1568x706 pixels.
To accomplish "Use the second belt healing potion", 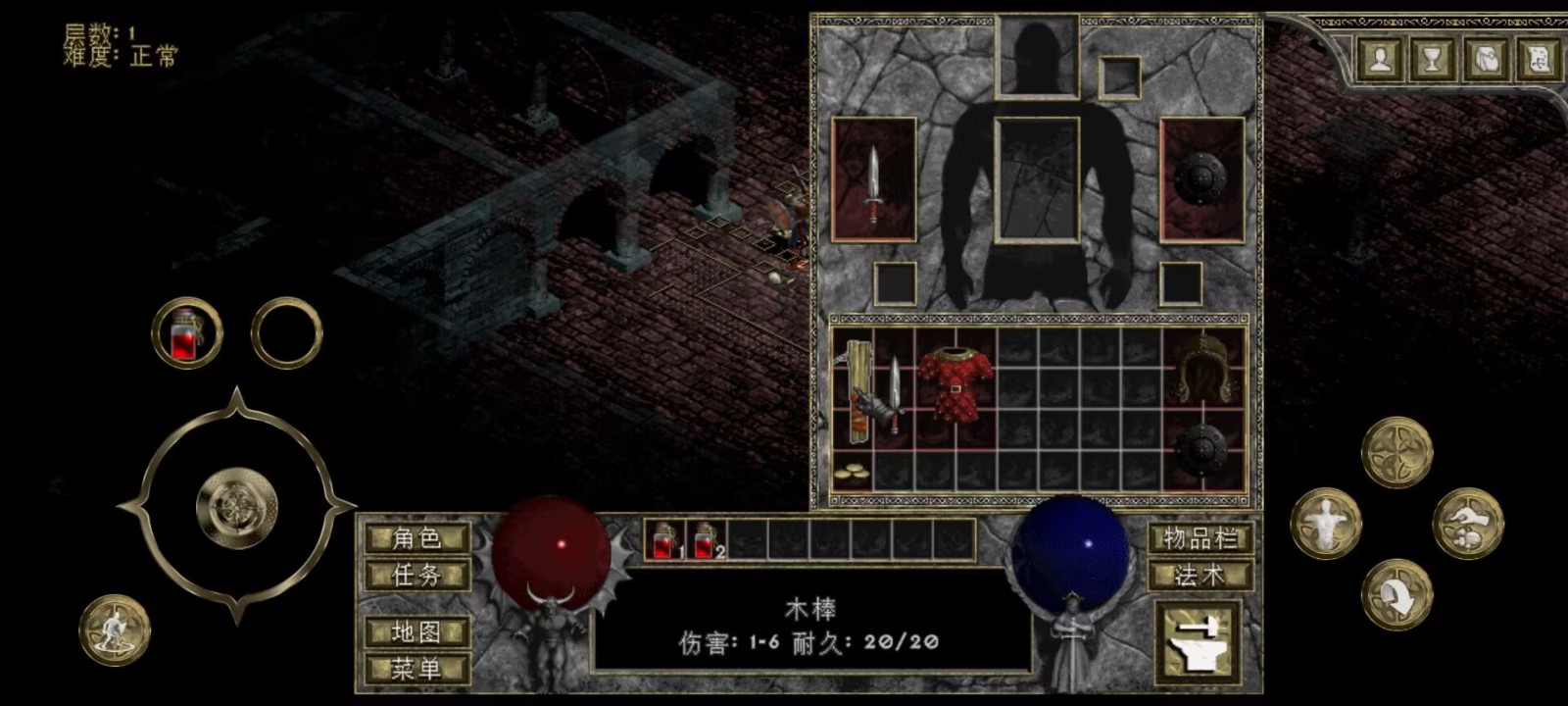I will 707,540.
